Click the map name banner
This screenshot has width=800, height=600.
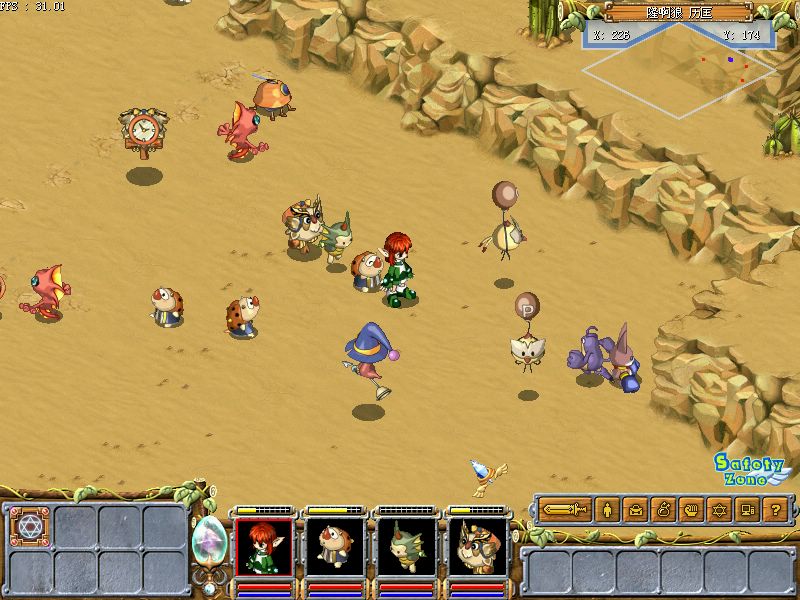point(677,13)
